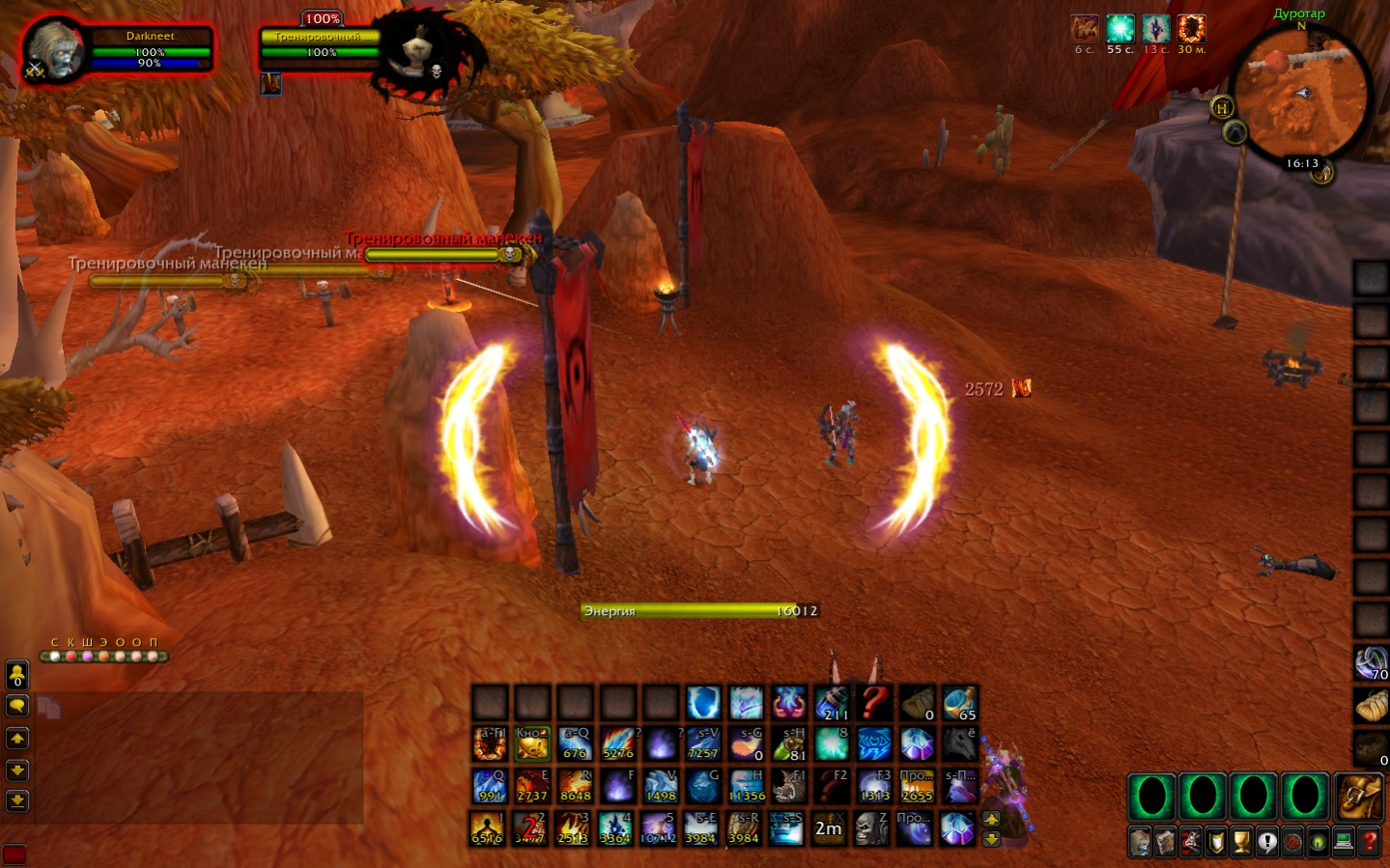Open the chat speech bubble button
This screenshot has width=1390, height=868.
click(17, 706)
